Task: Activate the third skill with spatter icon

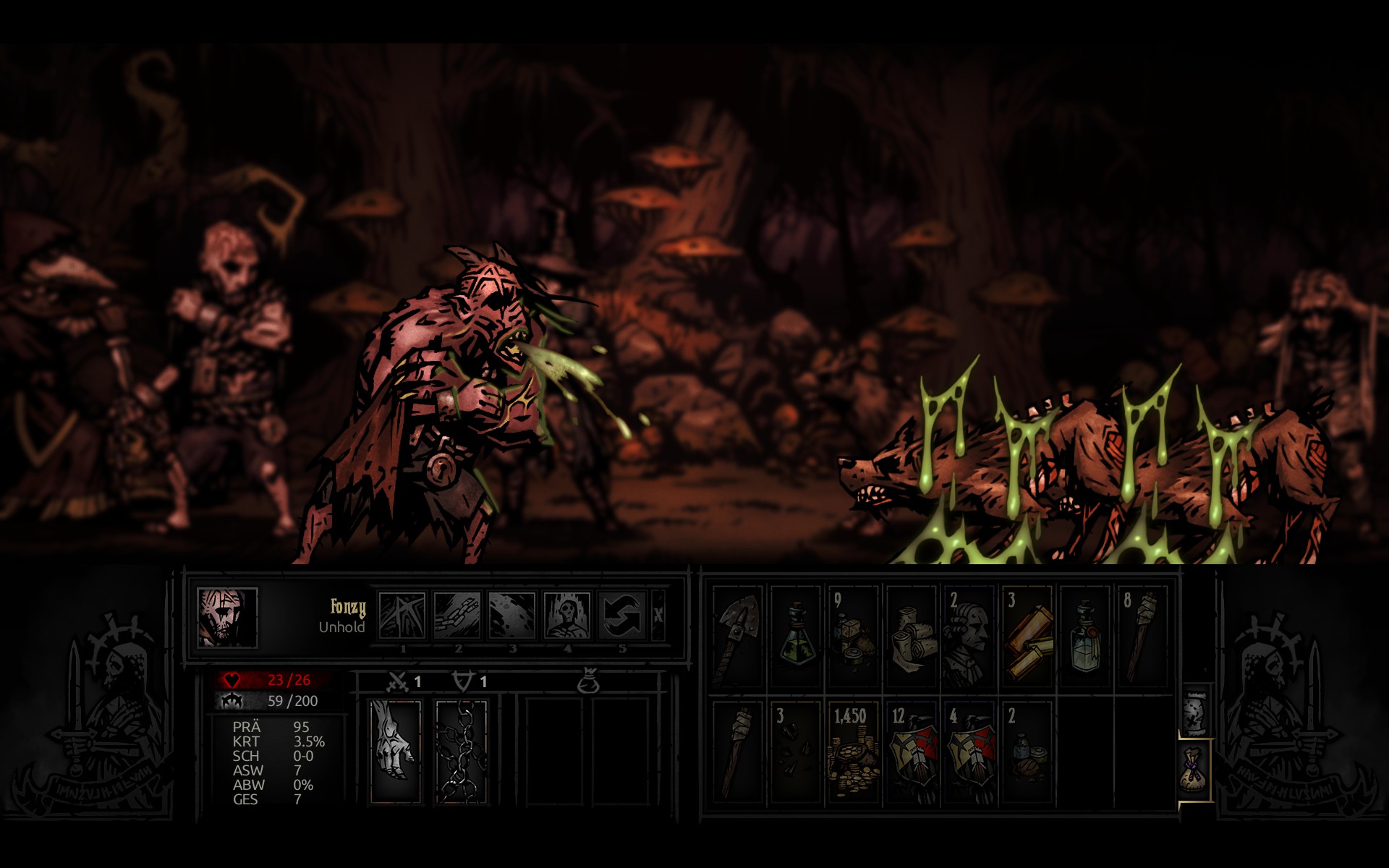Action: [x=512, y=616]
